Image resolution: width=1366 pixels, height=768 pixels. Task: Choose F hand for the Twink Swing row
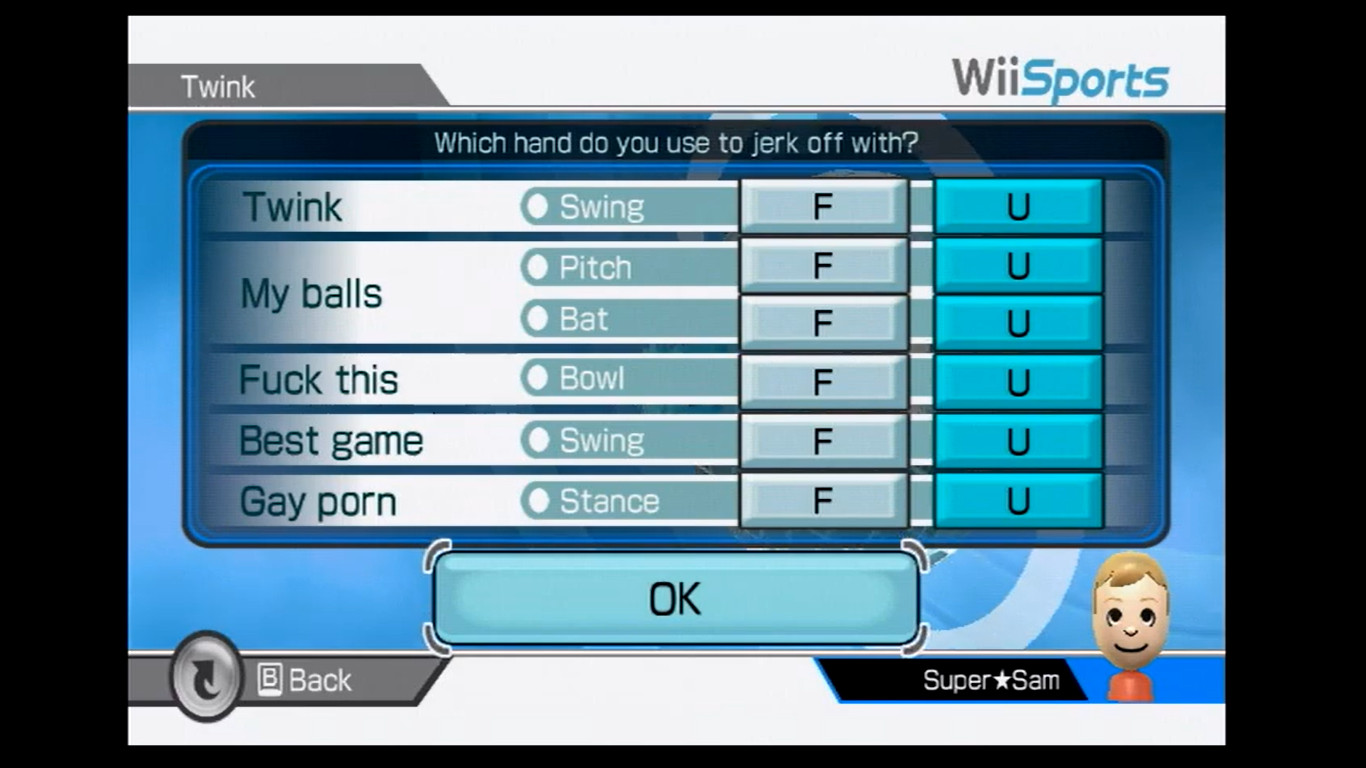point(823,206)
